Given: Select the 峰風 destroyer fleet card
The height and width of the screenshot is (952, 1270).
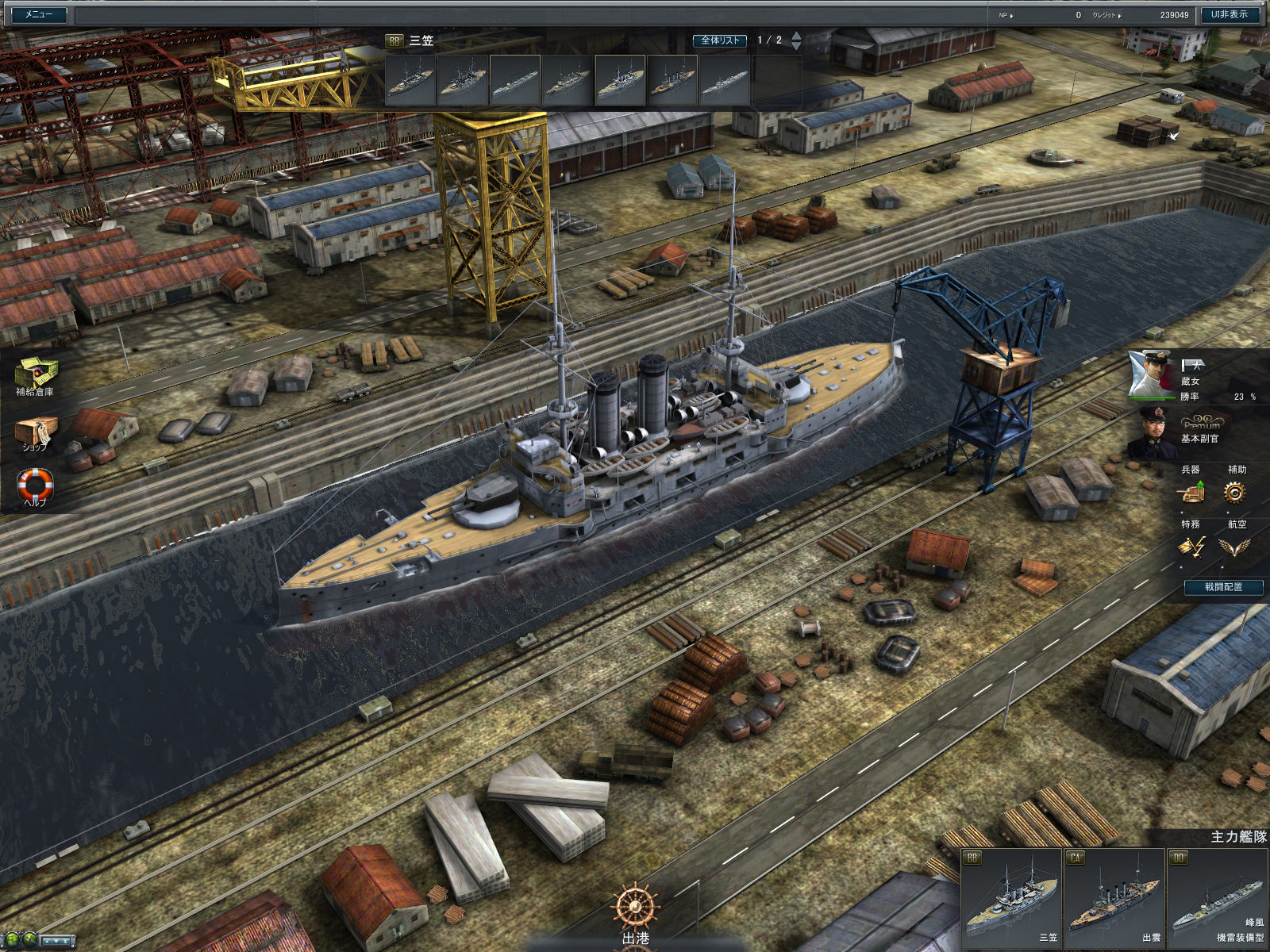Looking at the screenshot, I should pyautogui.click(x=1217, y=897).
